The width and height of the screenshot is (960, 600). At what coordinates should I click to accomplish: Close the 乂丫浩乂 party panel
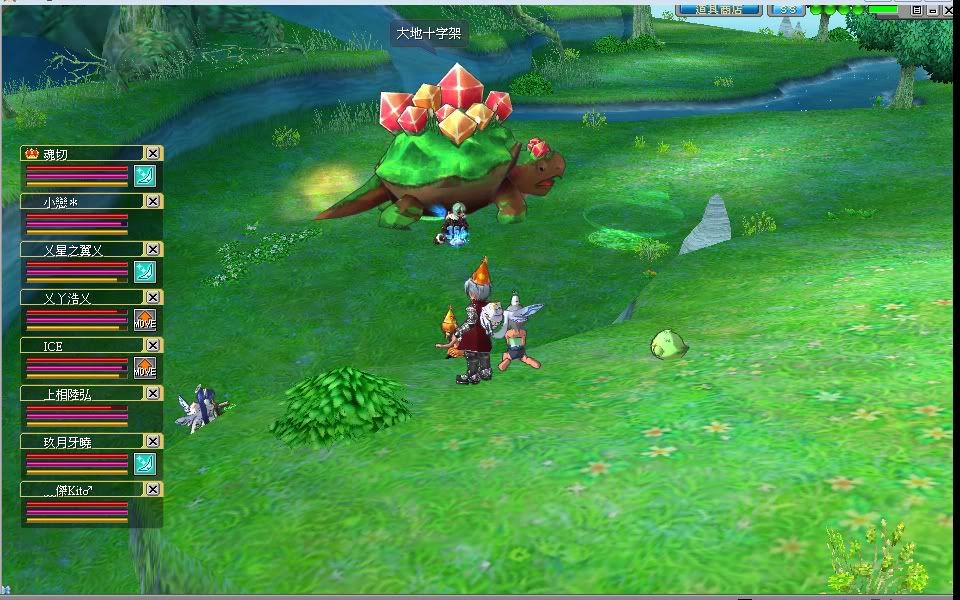point(153,297)
